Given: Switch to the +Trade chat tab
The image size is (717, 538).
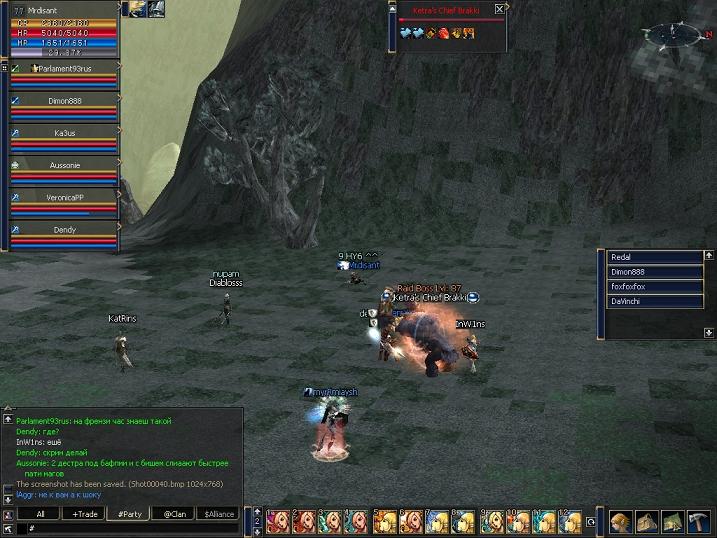Looking at the screenshot, I should tap(85, 514).
